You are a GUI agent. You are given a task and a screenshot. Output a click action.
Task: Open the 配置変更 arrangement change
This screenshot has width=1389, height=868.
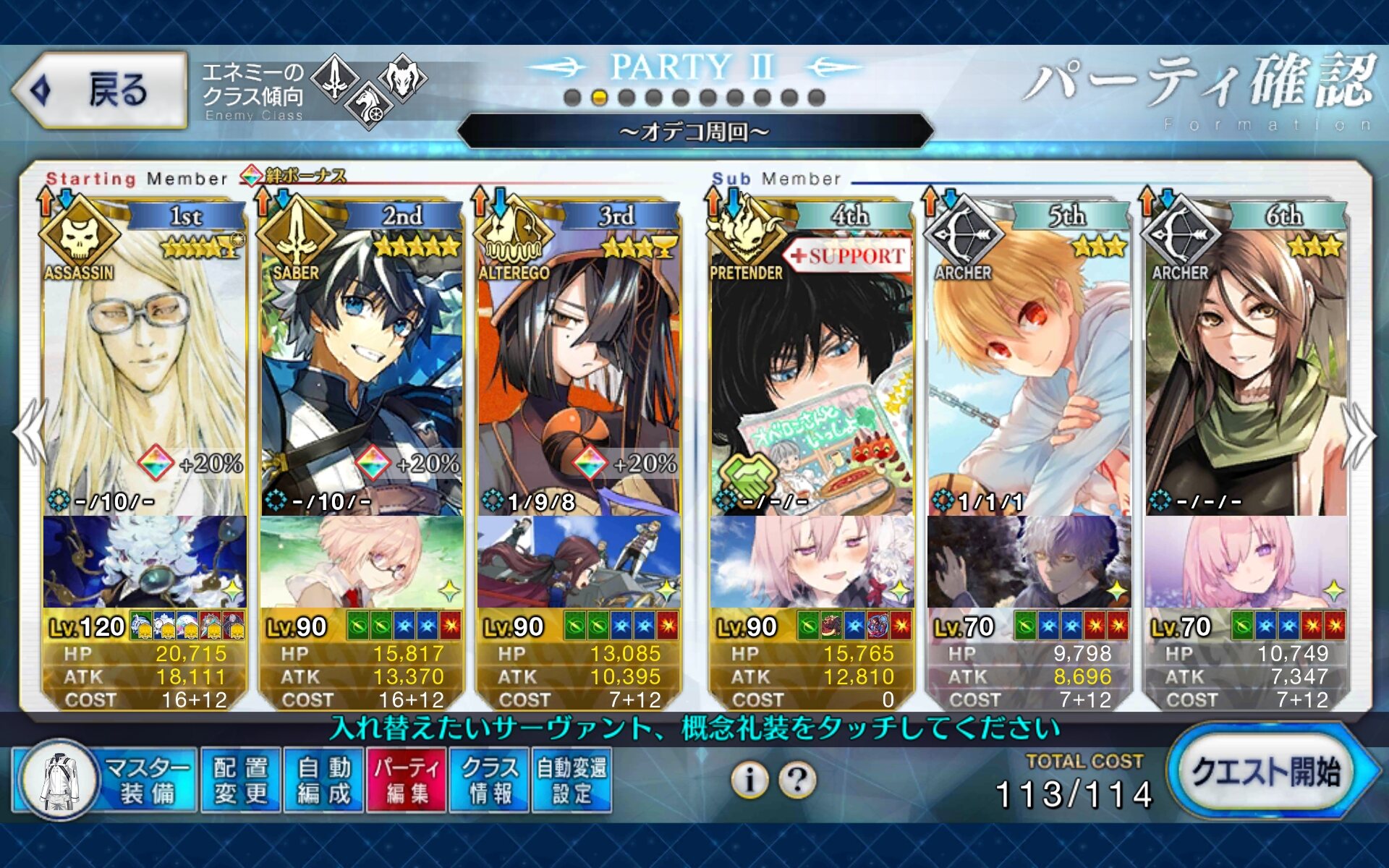(241, 781)
